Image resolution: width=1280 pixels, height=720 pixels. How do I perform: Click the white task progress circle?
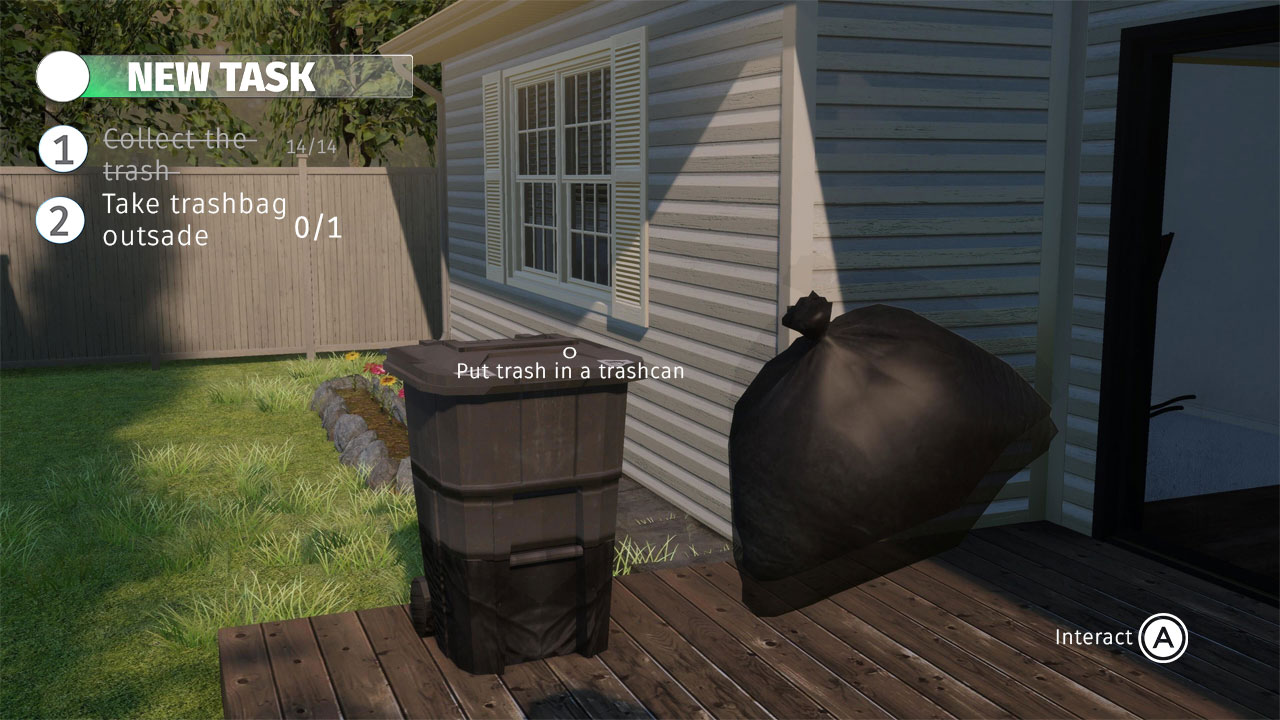coord(62,74)
